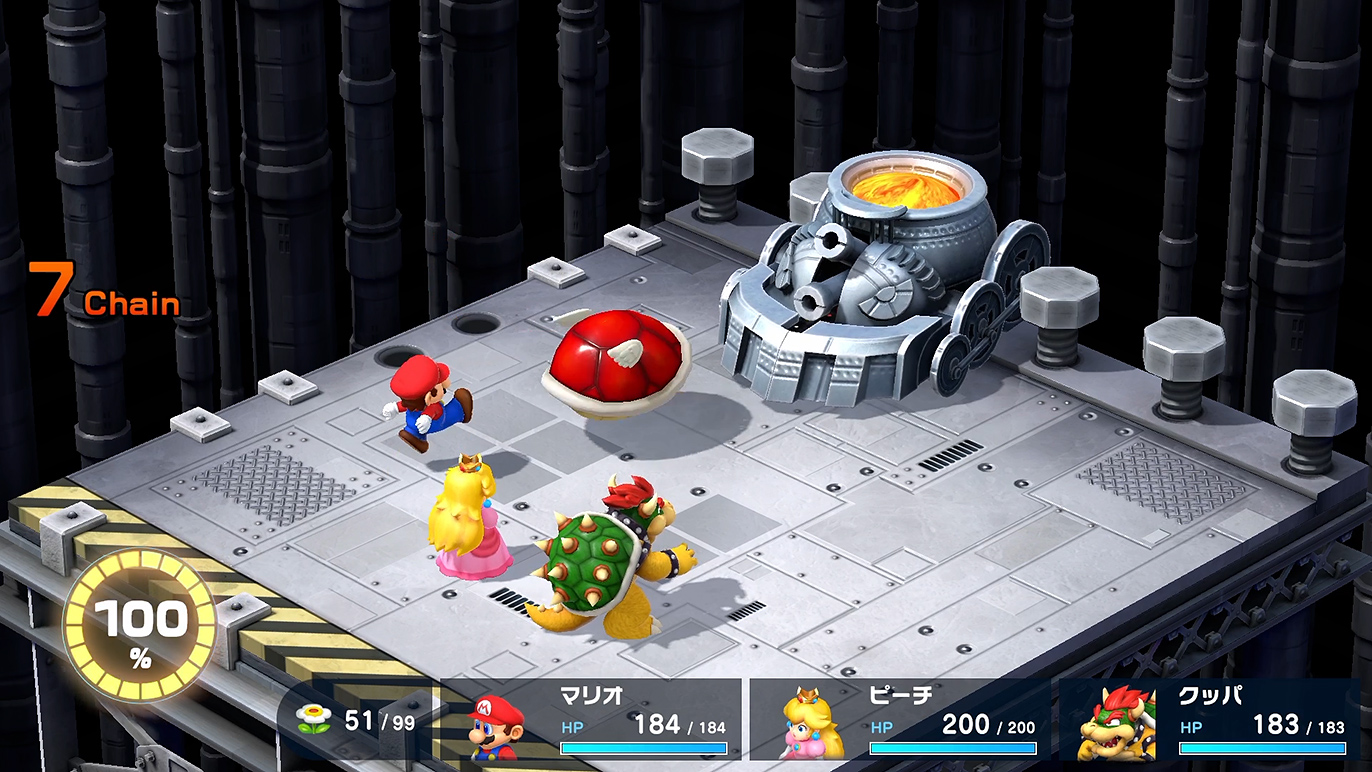The image size is (1372, 772).
Task: Click the 100% action gauge ring
Action: click(140, 626)
